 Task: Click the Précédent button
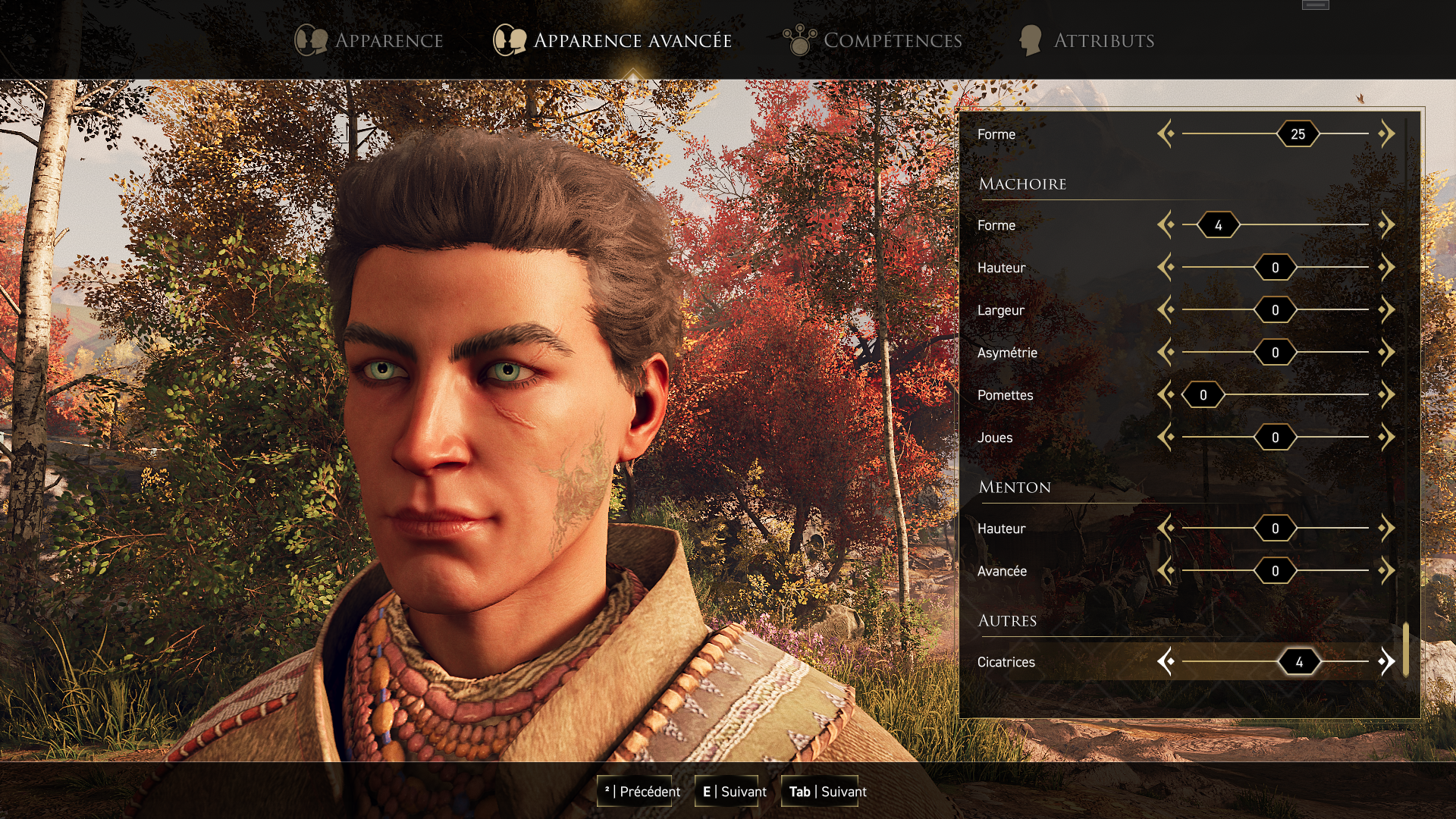[x=642, y=792]
